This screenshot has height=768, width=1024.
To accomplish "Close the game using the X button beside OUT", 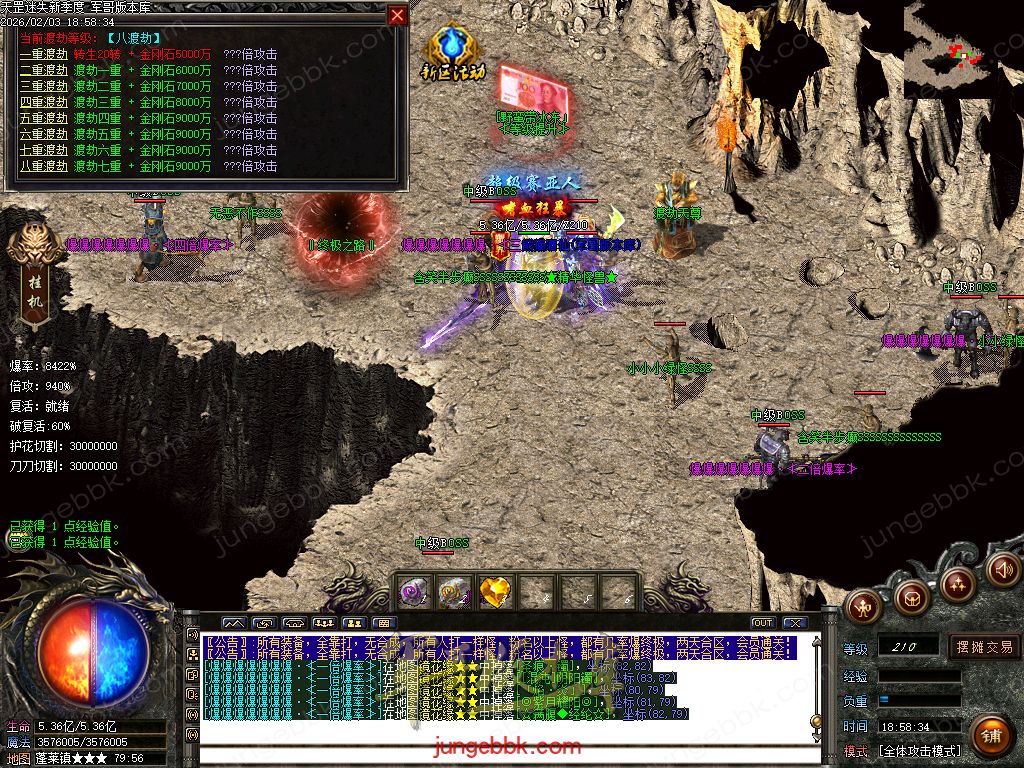I will (795, 623).
